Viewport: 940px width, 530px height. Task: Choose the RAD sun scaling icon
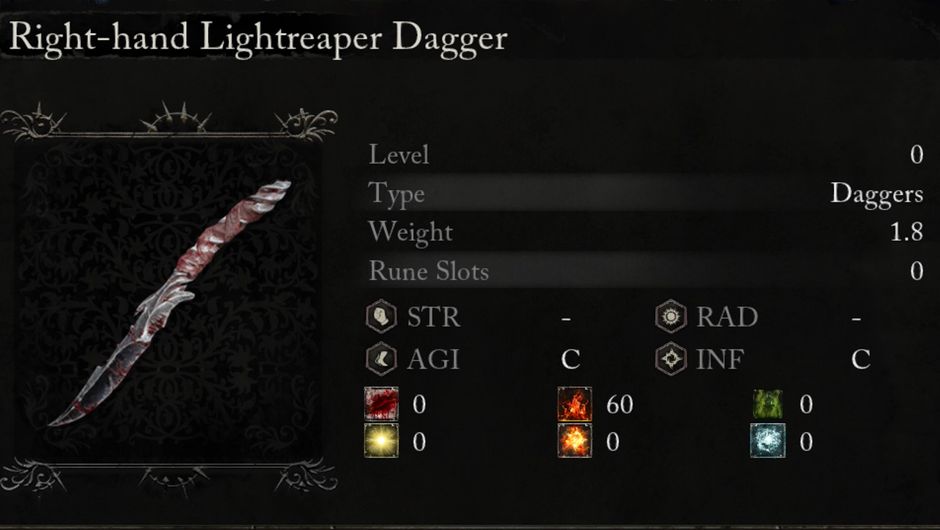click(670, 318)
